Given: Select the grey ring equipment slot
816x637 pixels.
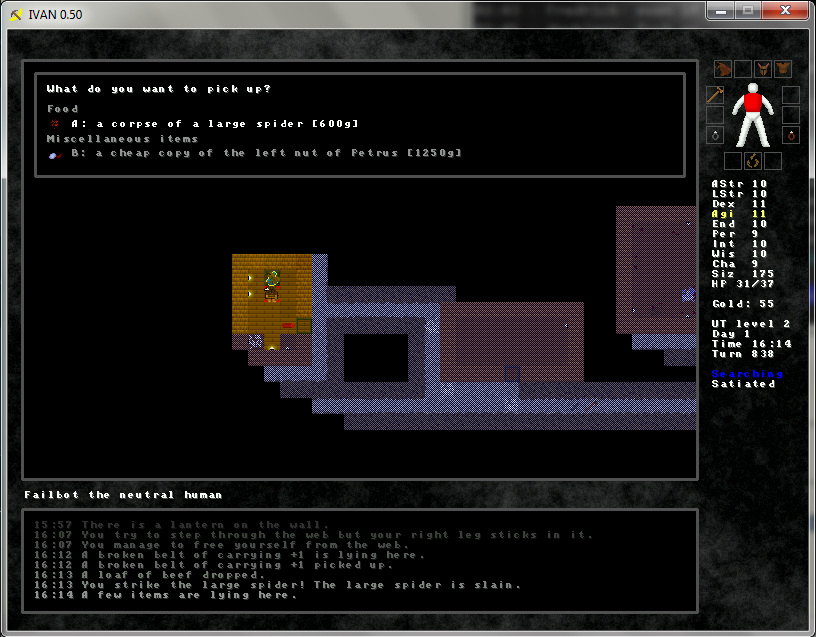Looking at the screenshot, I should [715, 135].
